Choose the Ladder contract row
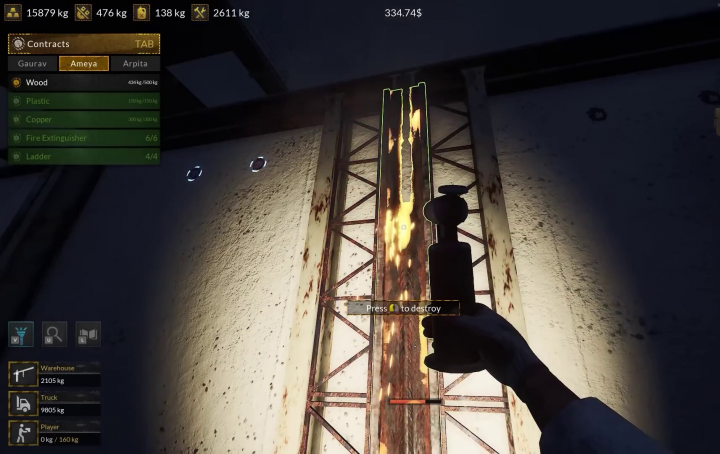The image size is (720, 454). tap(84, 156)
